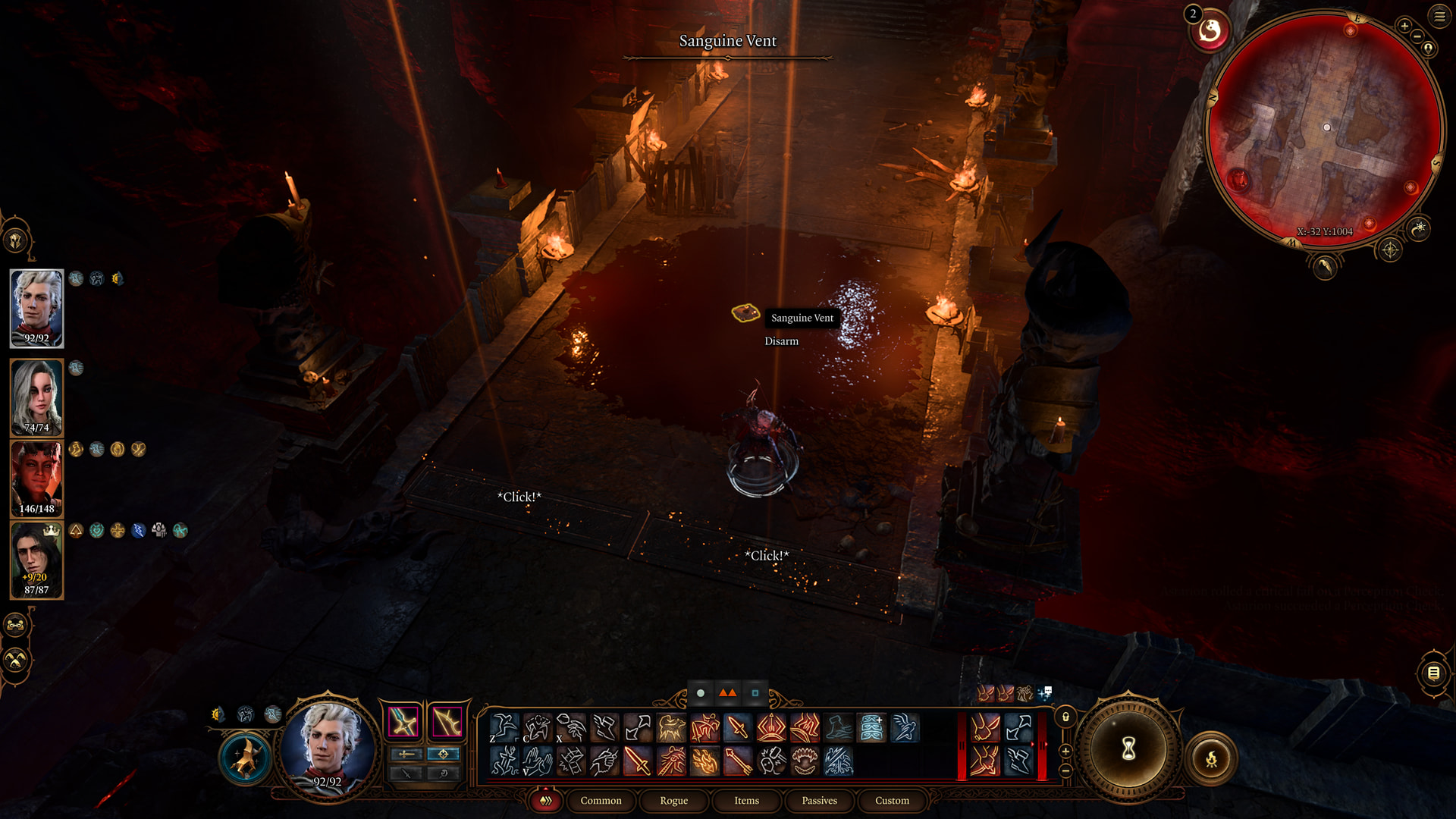Toggle the hotbar lock padlock button
The height and width of the screenshot is (819, 1456).
1065,717
